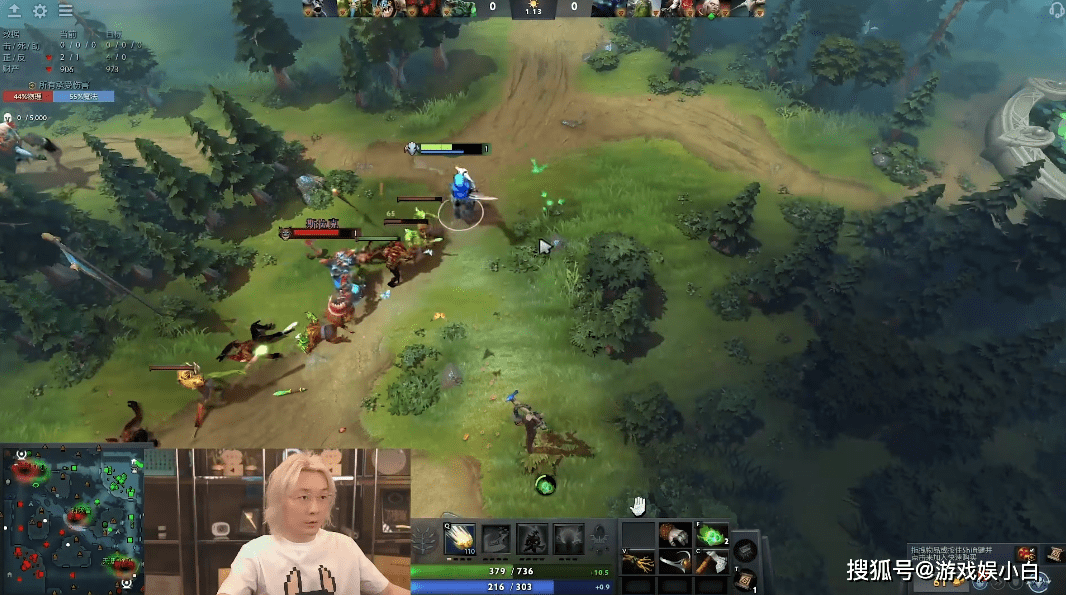
Task: Open the headset voice icon in the top-right
Action: [x=1056, y=10]
